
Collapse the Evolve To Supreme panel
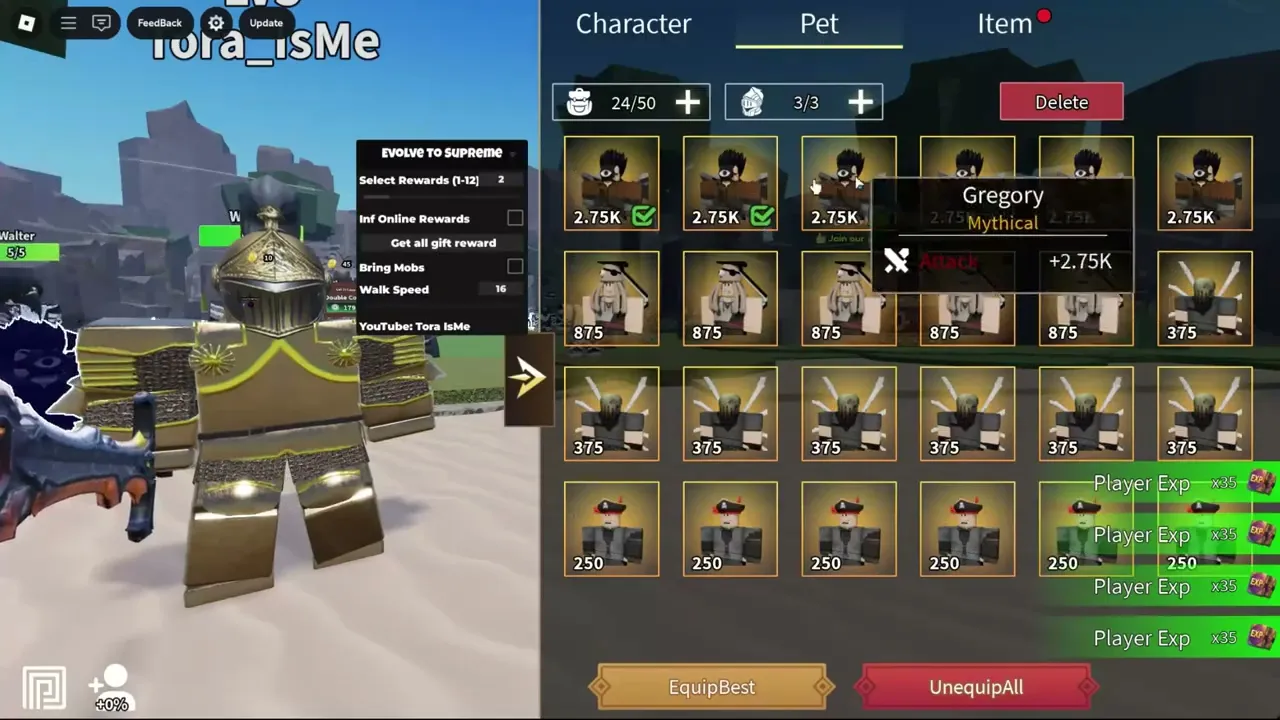514,152
